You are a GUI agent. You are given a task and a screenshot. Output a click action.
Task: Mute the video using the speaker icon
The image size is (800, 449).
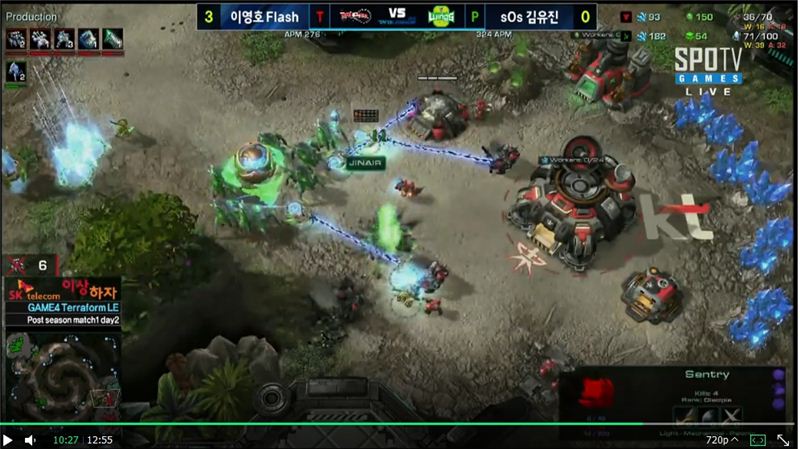point(30,439)
